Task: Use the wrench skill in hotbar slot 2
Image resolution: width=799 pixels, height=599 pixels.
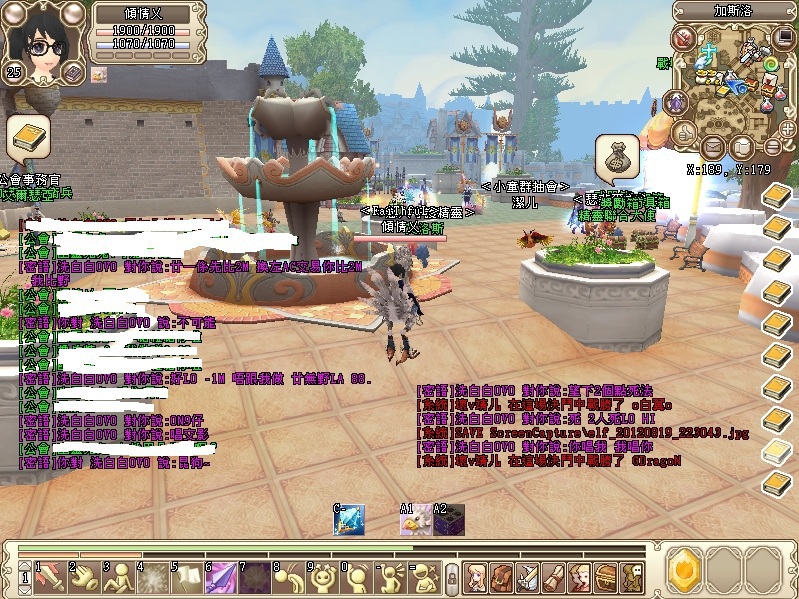Action: (x=82, y=576)
